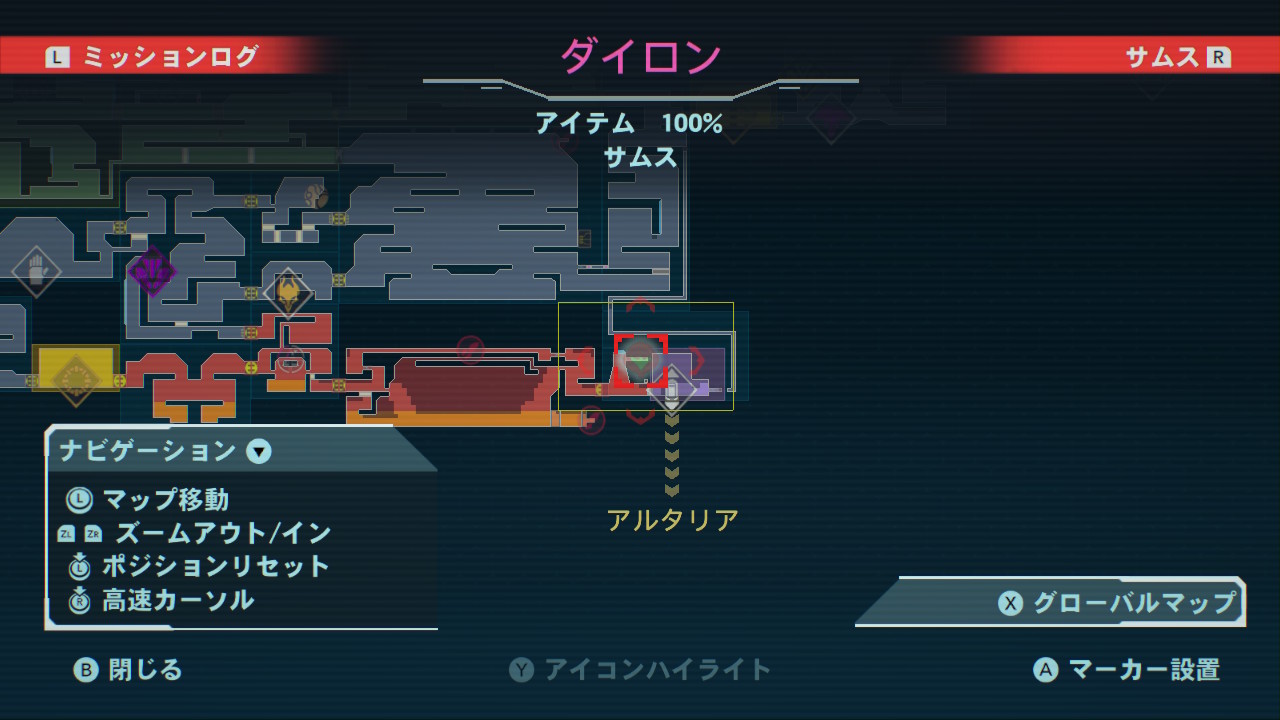Click the Artaria elevator icon on the map

[x=671, y=388]
